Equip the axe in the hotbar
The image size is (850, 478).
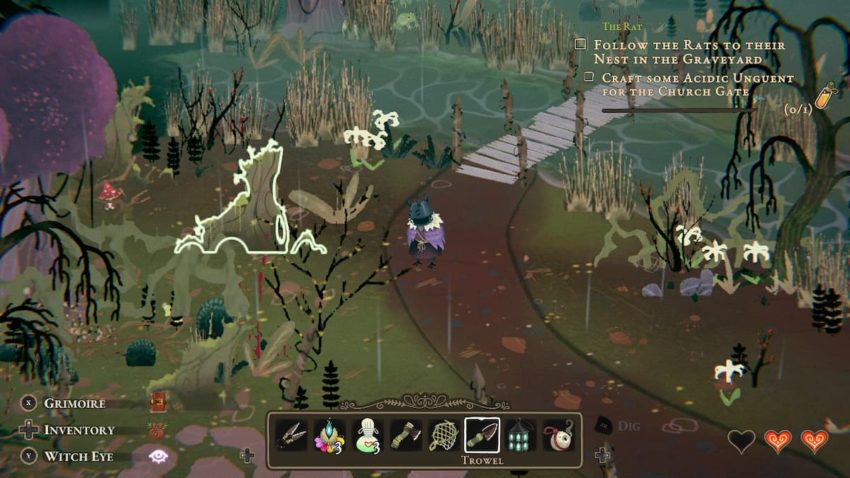pyautogui.click(x=406, y=435)
